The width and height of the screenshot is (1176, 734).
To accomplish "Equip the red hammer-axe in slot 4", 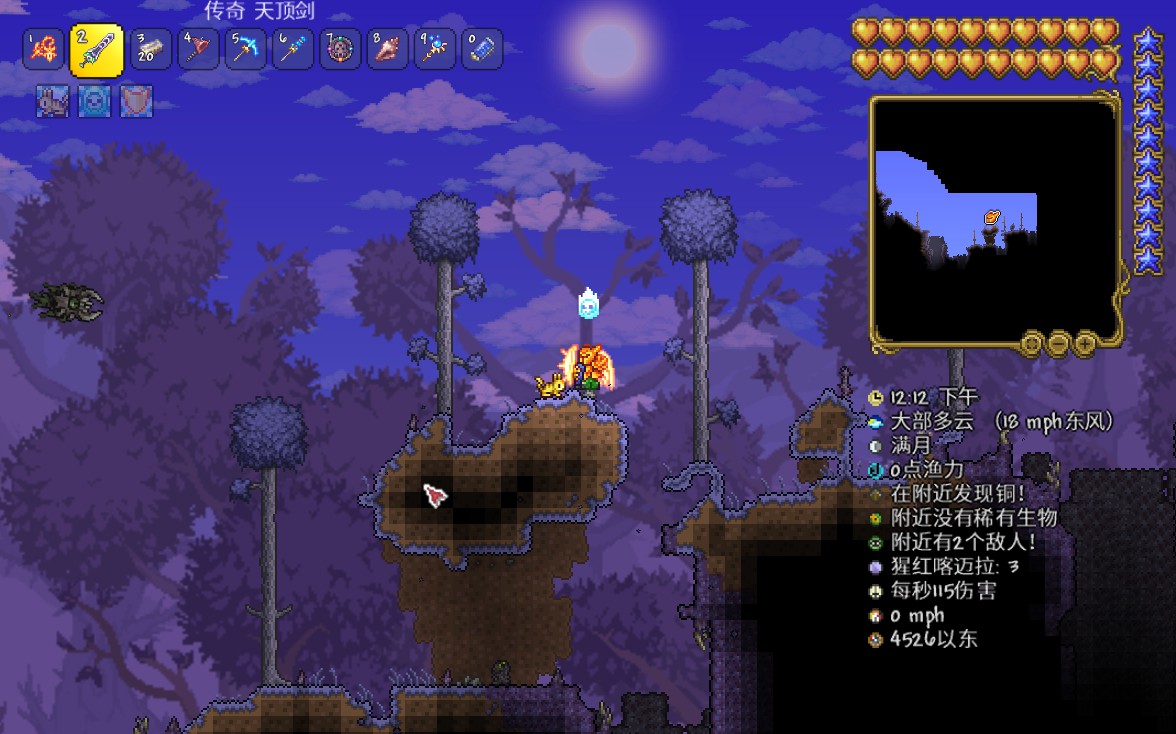I will coord(198,49).
